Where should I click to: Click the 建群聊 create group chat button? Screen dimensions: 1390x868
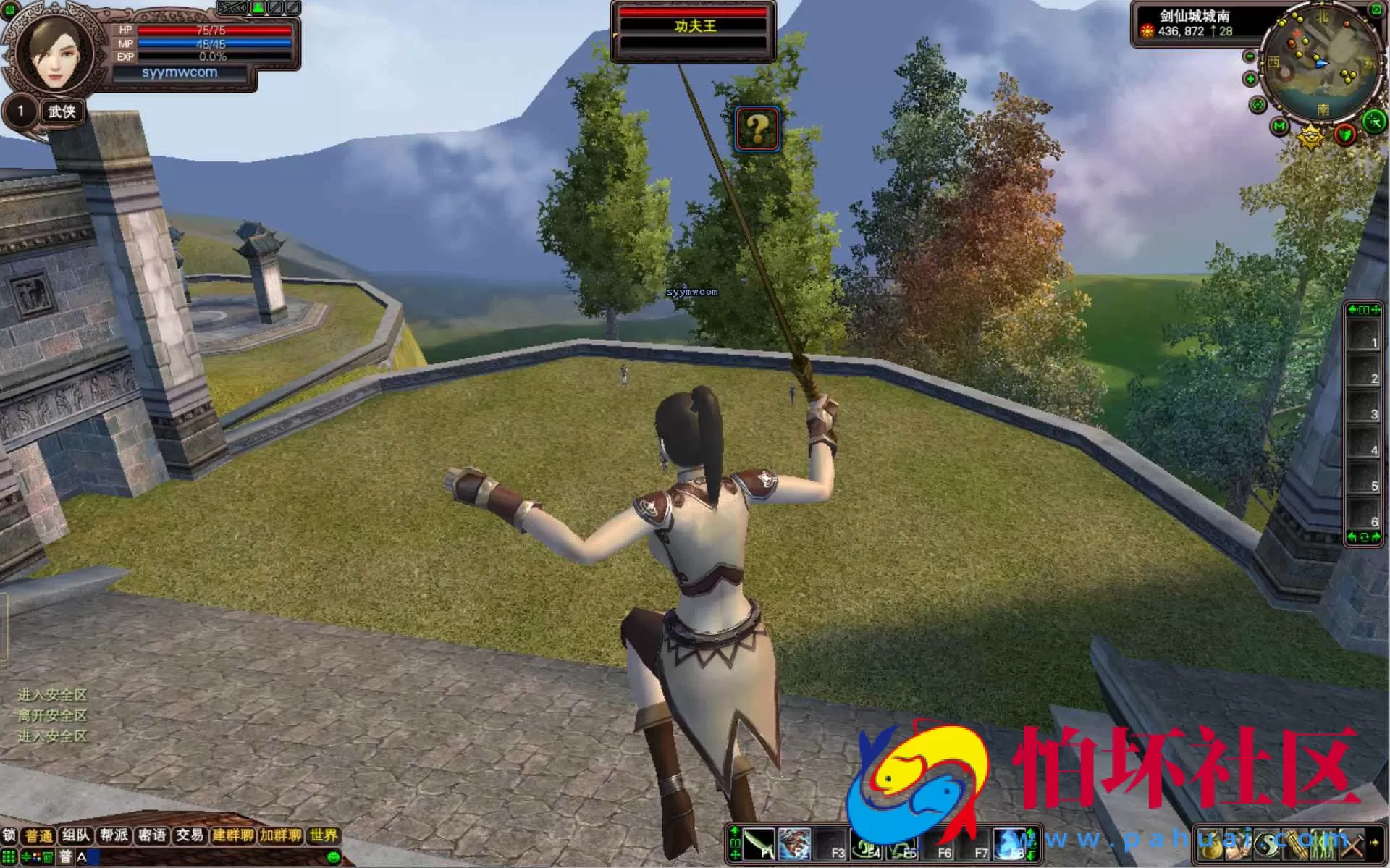pyautogui.click(x=232, y=835)
